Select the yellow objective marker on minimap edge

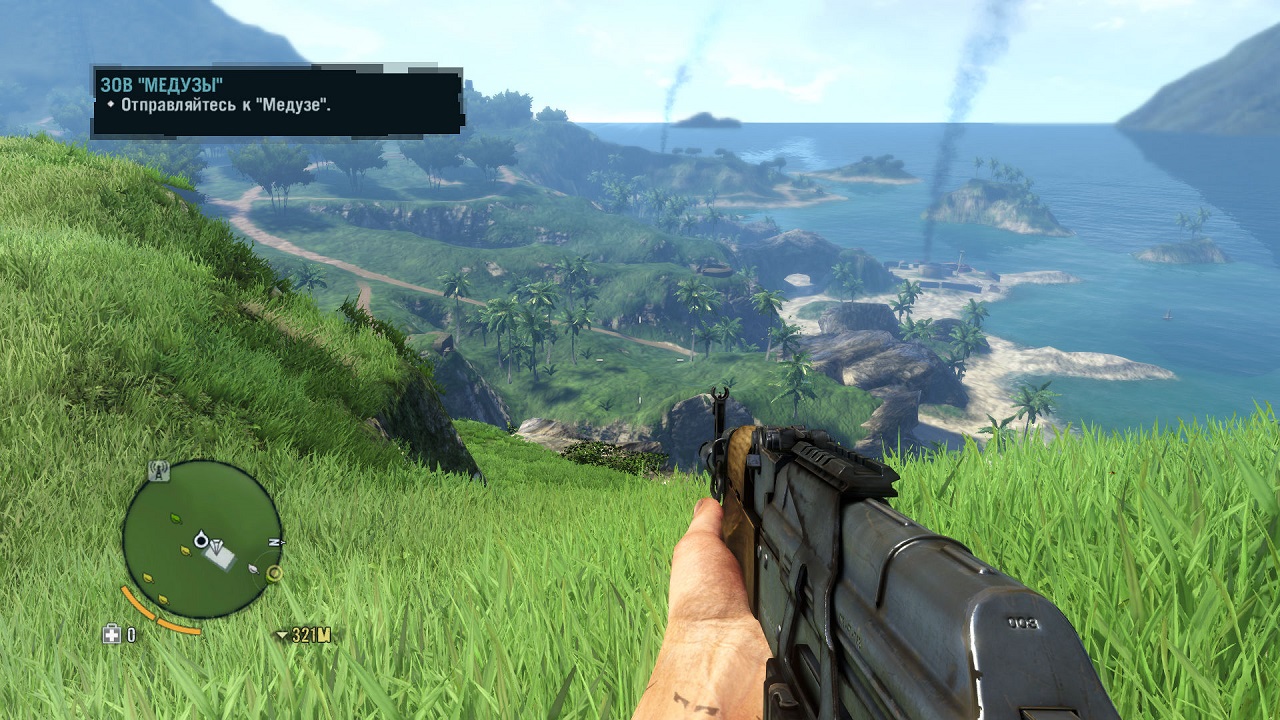[x=273, y=574]
